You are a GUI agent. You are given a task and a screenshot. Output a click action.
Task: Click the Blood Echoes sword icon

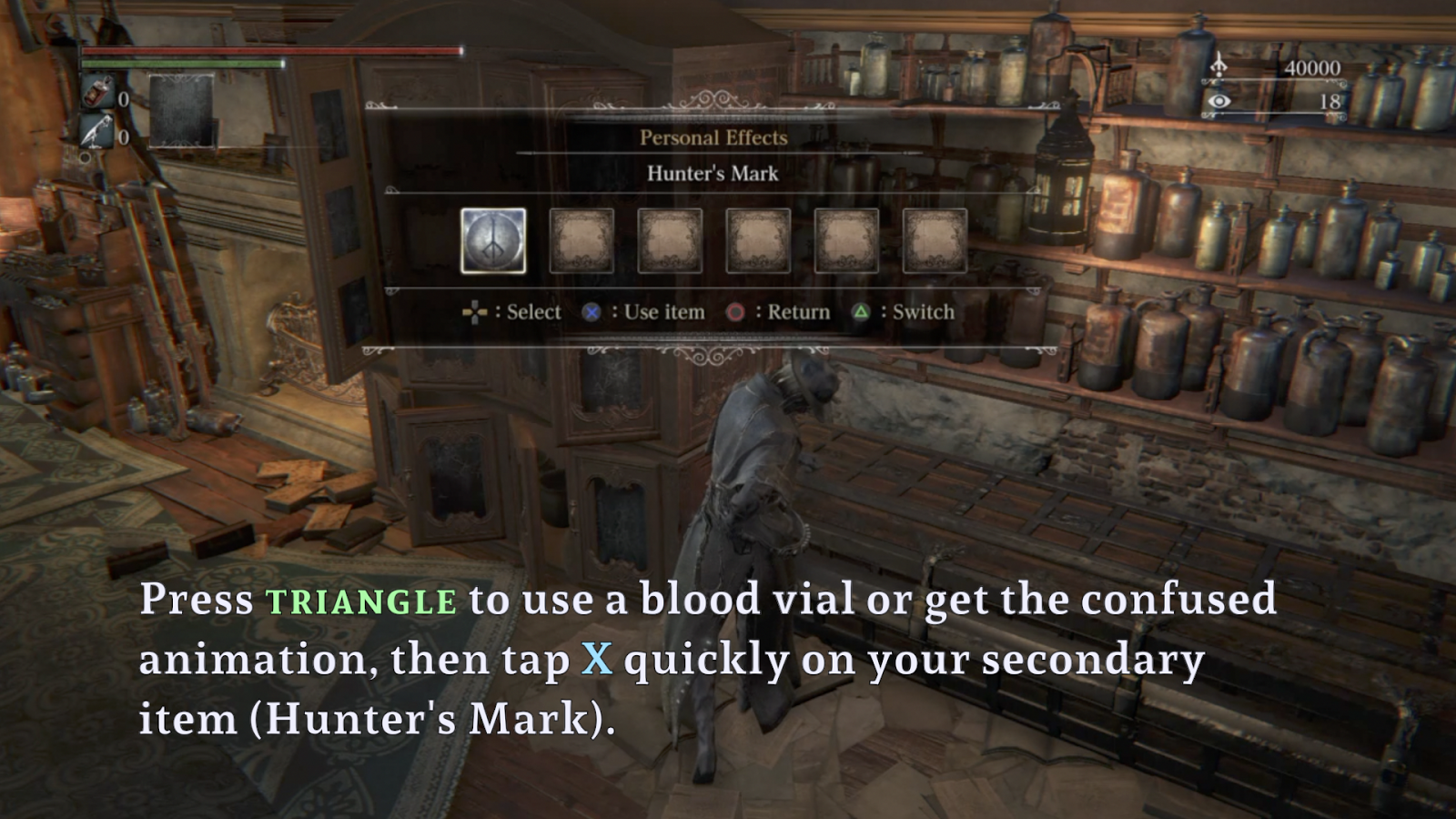(x=1218, y=66)
